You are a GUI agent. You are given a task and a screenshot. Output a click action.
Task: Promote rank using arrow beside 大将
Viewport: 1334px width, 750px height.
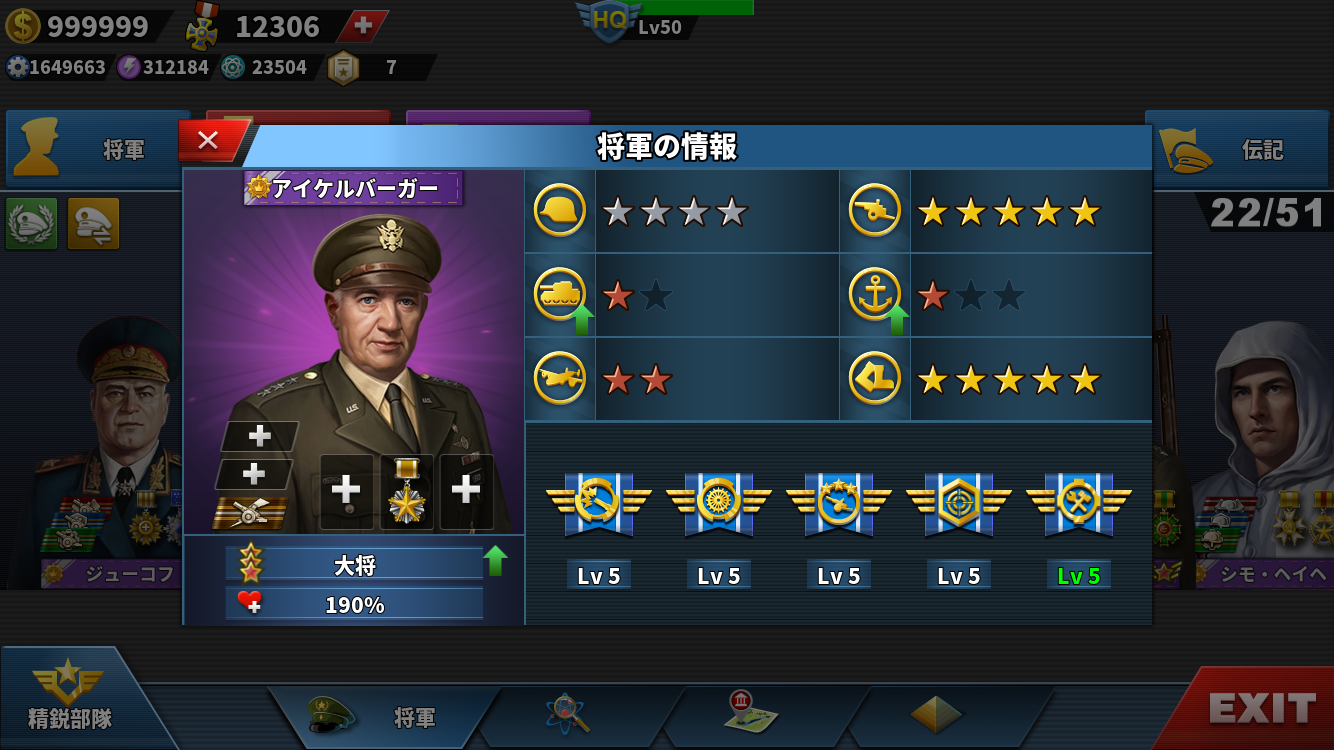coord(495,561)
